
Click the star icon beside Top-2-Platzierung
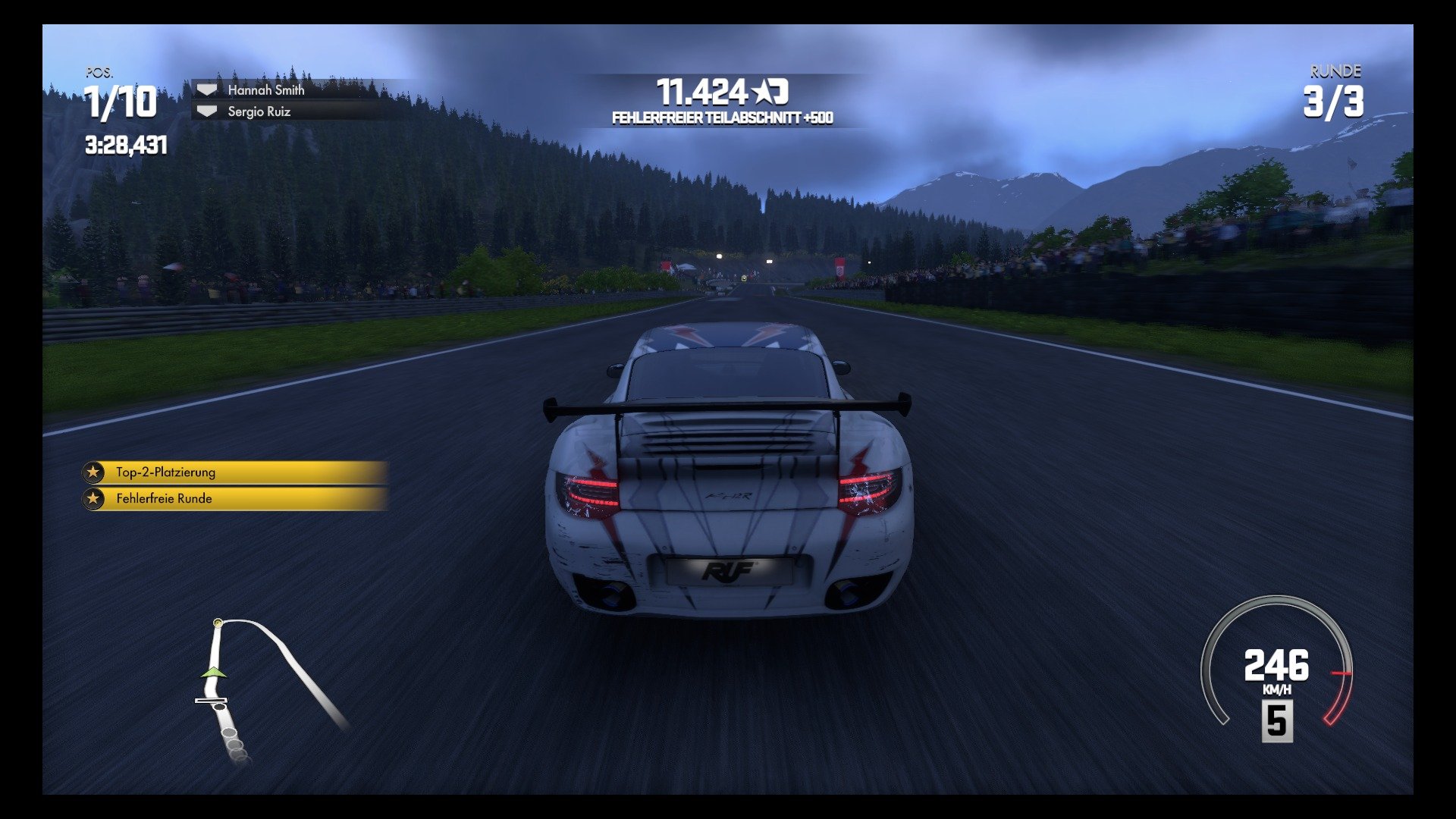[93, 472]
